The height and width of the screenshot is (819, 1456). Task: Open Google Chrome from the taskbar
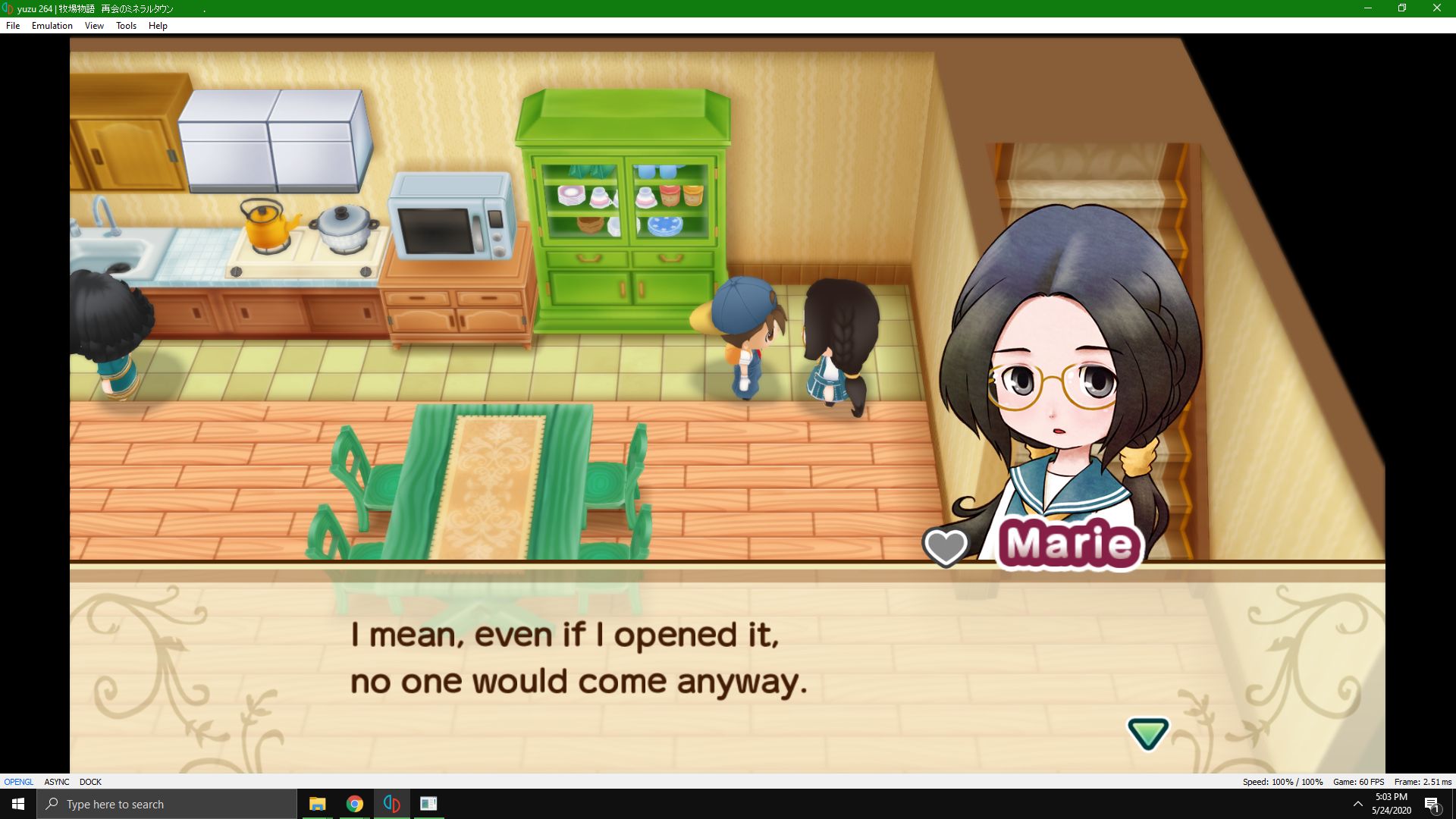[x=355, y=804]
